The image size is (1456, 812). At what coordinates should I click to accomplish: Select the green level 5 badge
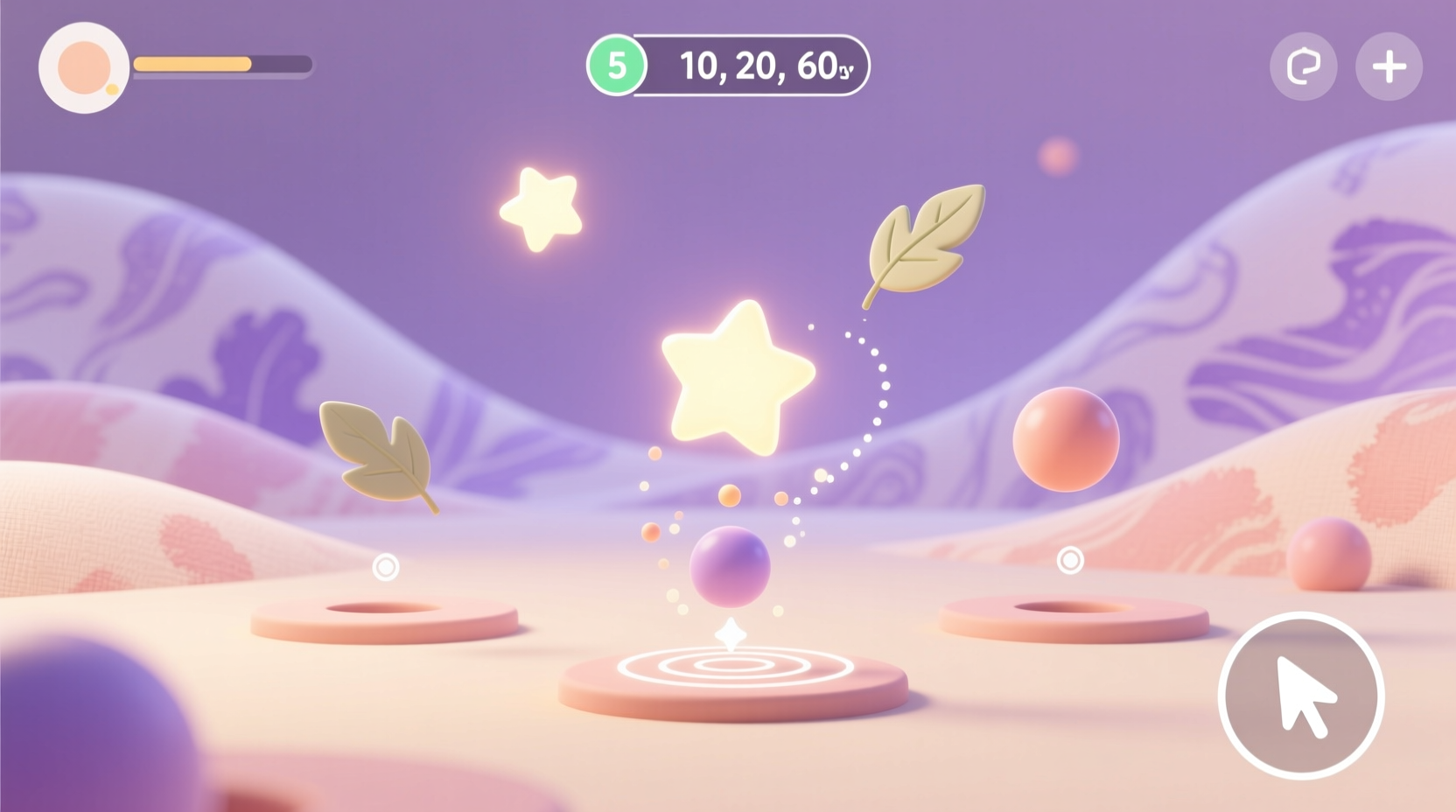(617, 66)
